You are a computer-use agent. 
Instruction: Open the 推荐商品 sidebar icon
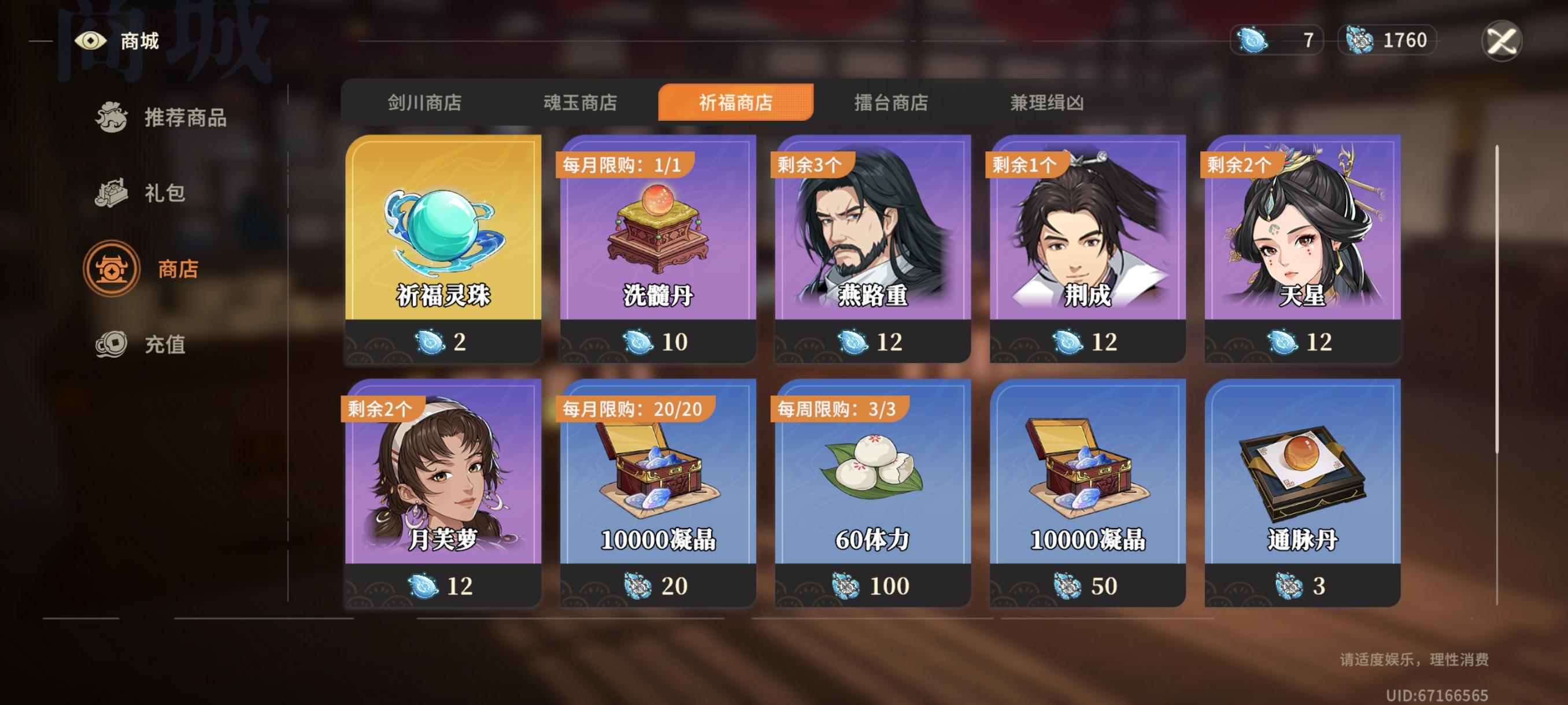(x=111, y=118)
